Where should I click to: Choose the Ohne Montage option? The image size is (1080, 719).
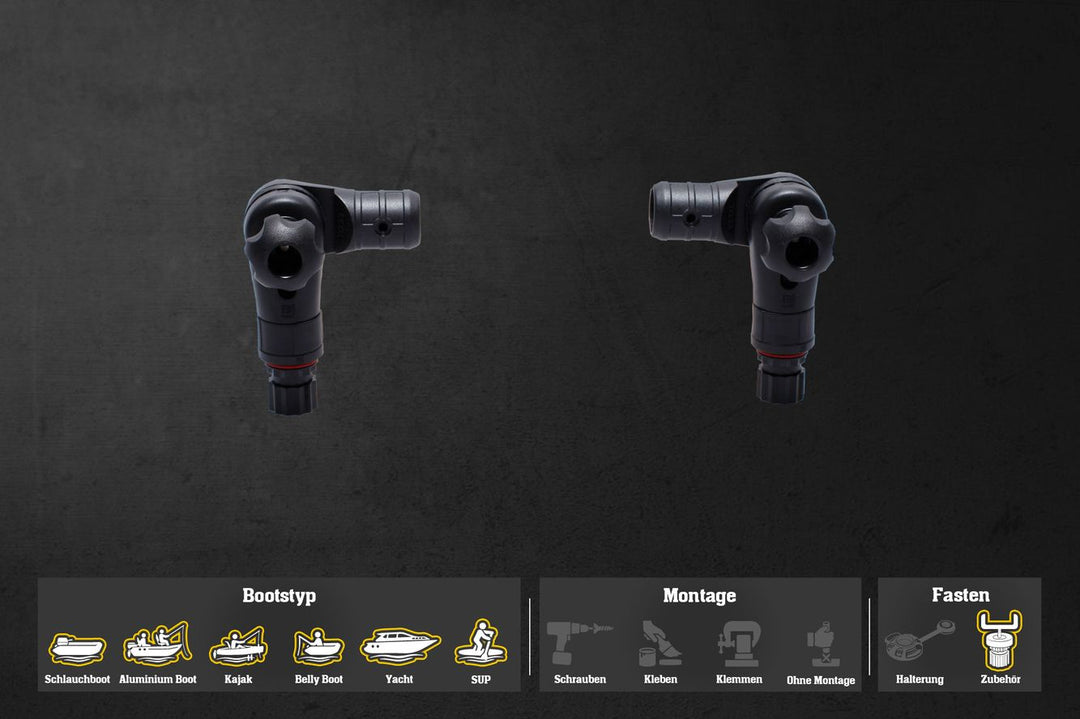pyautogui.click(x=821, y=645)
